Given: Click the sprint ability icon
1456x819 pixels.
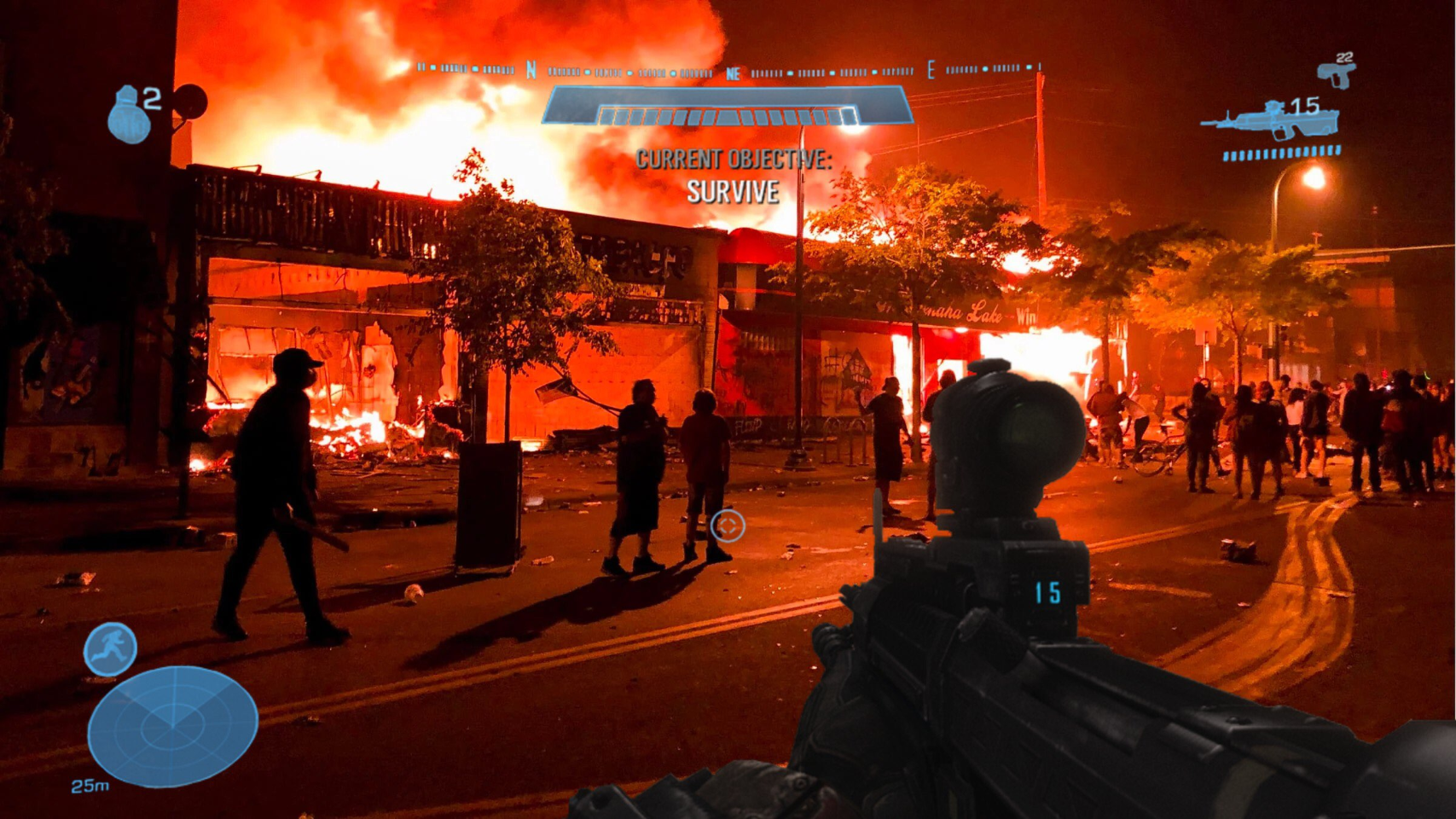Looking at the screenshot, I should tap(110, 649).
